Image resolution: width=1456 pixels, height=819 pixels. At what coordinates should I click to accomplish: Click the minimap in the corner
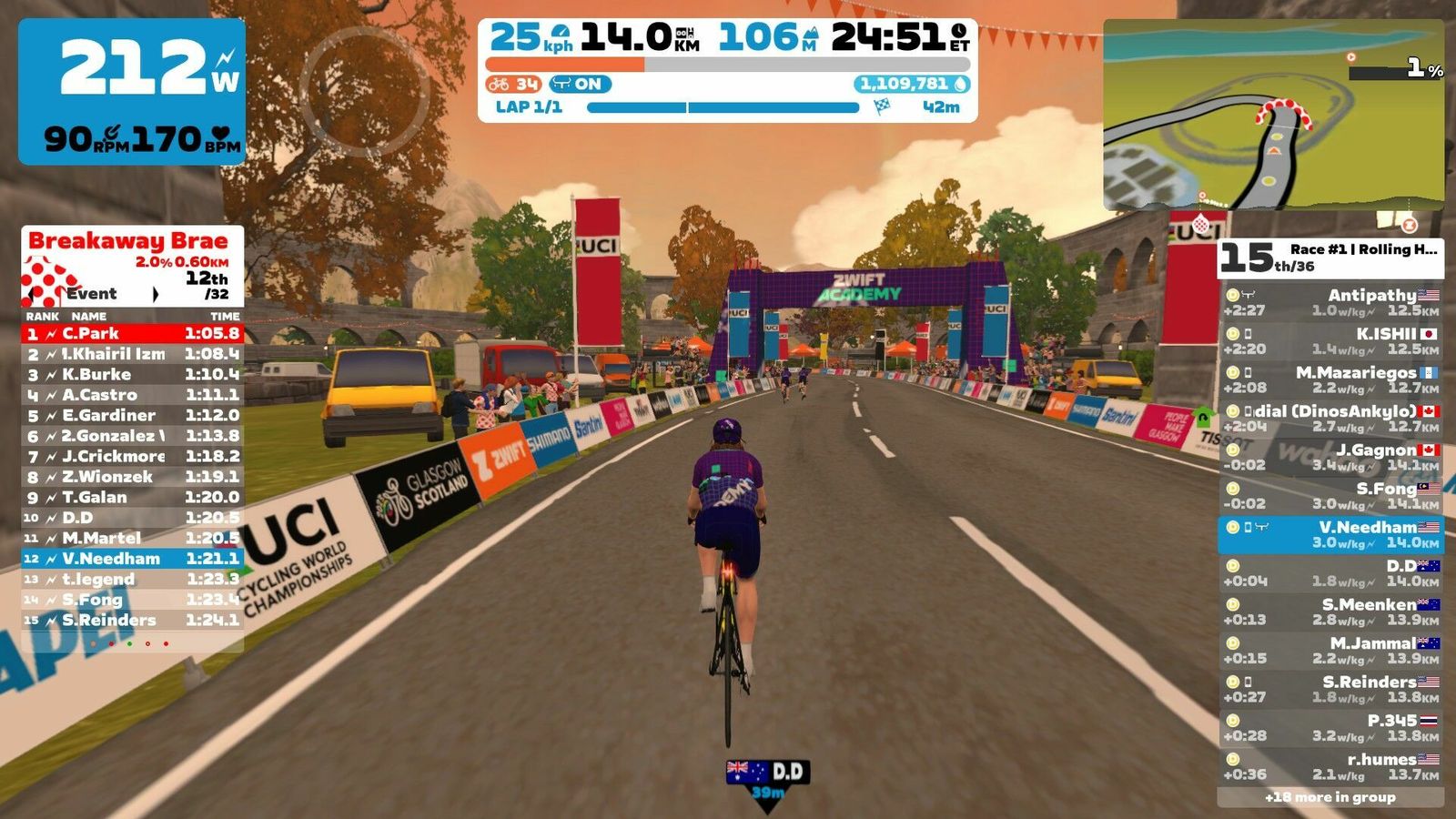[x=1273, y=116]
